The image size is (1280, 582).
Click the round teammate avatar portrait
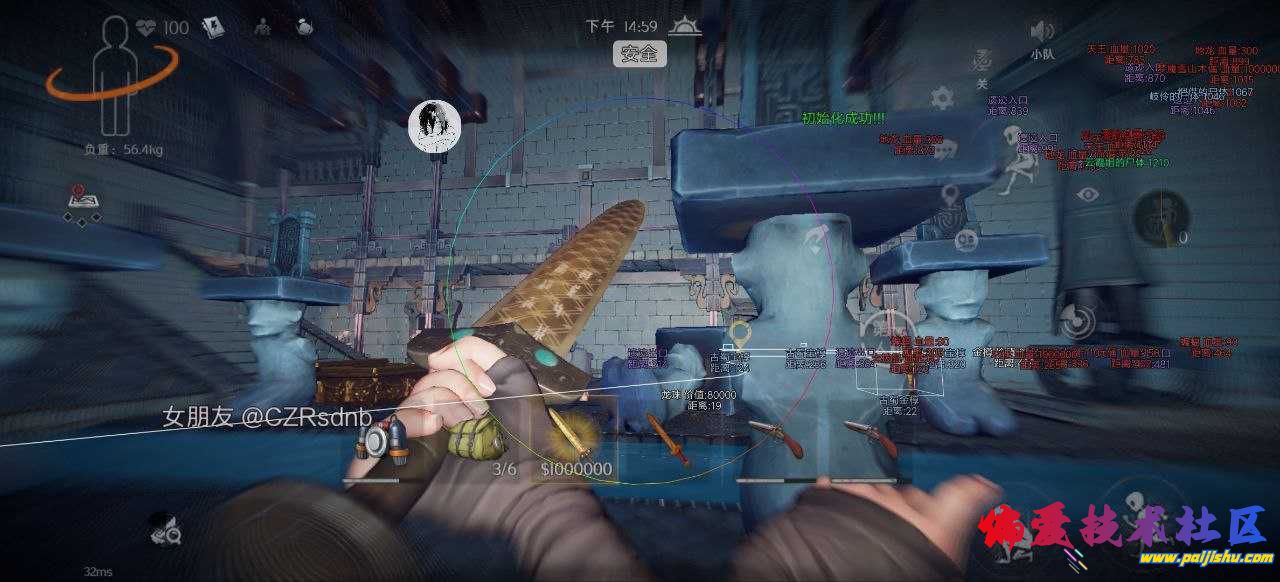(x=434, y=126)
